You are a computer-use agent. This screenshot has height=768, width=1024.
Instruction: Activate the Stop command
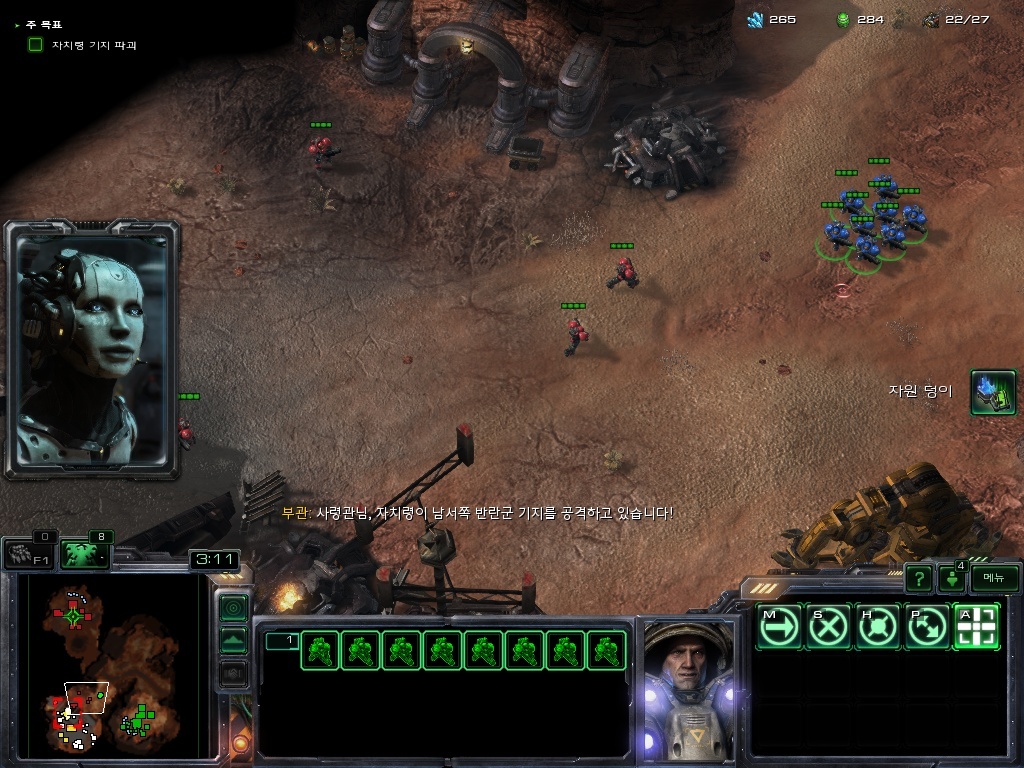pyautogui.click(x=828, y=627)
